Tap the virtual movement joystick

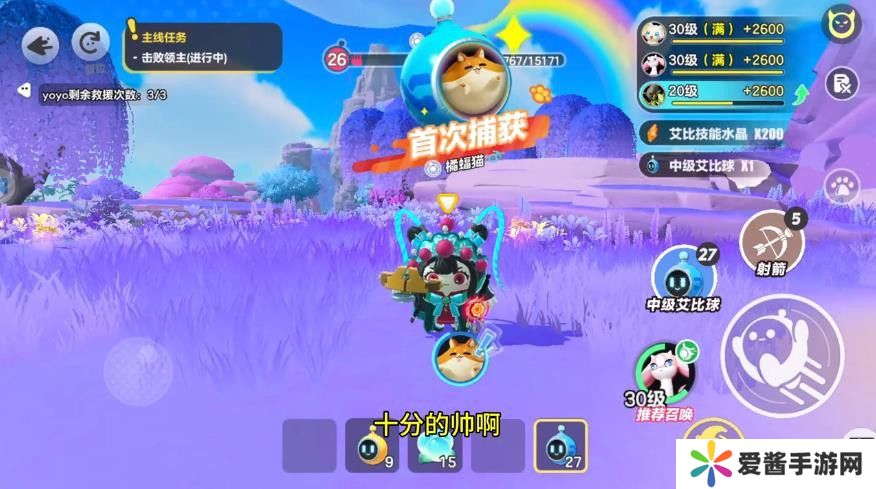(x=138, y=367)
